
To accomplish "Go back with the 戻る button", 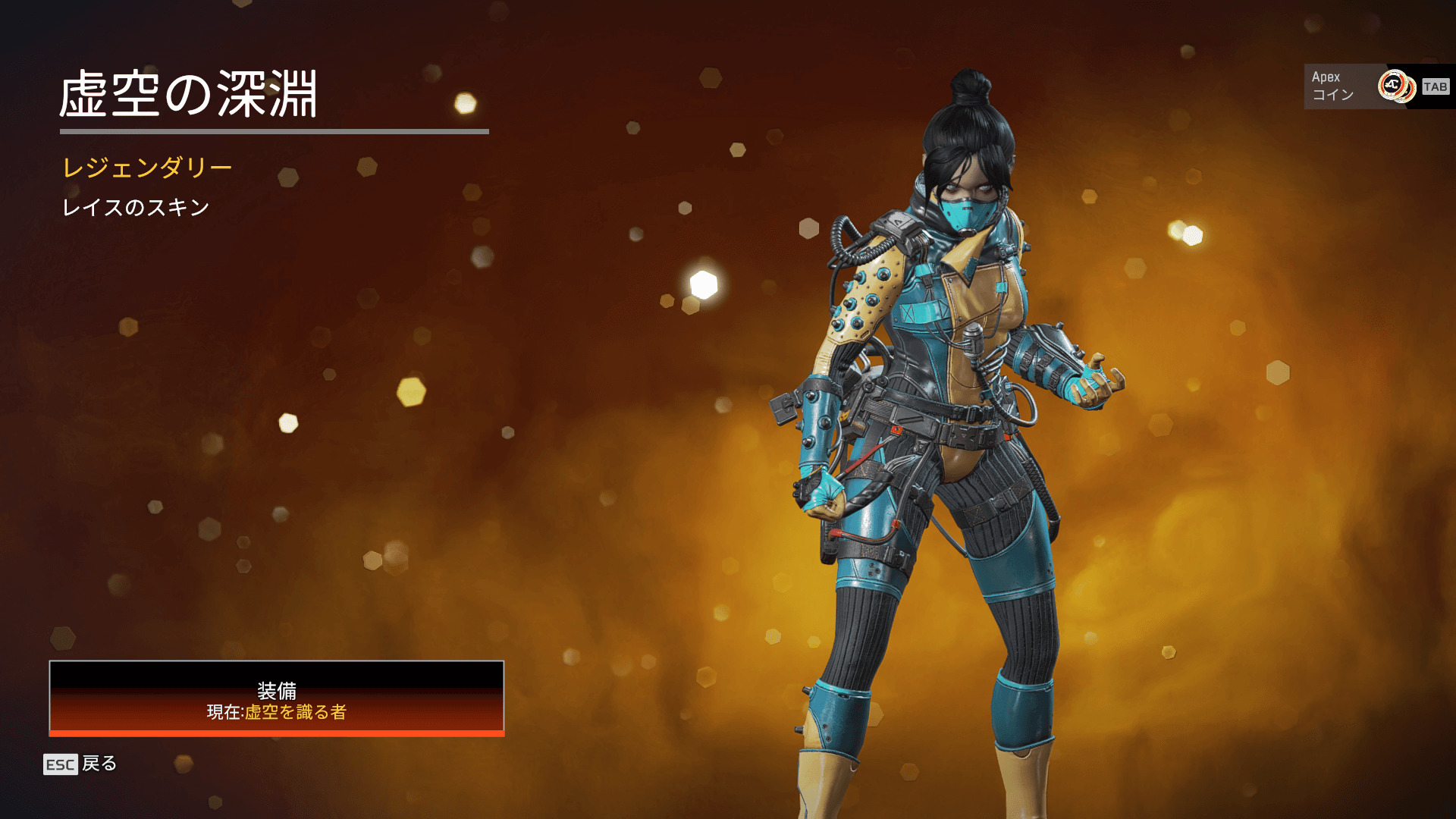I will point(80,764).
